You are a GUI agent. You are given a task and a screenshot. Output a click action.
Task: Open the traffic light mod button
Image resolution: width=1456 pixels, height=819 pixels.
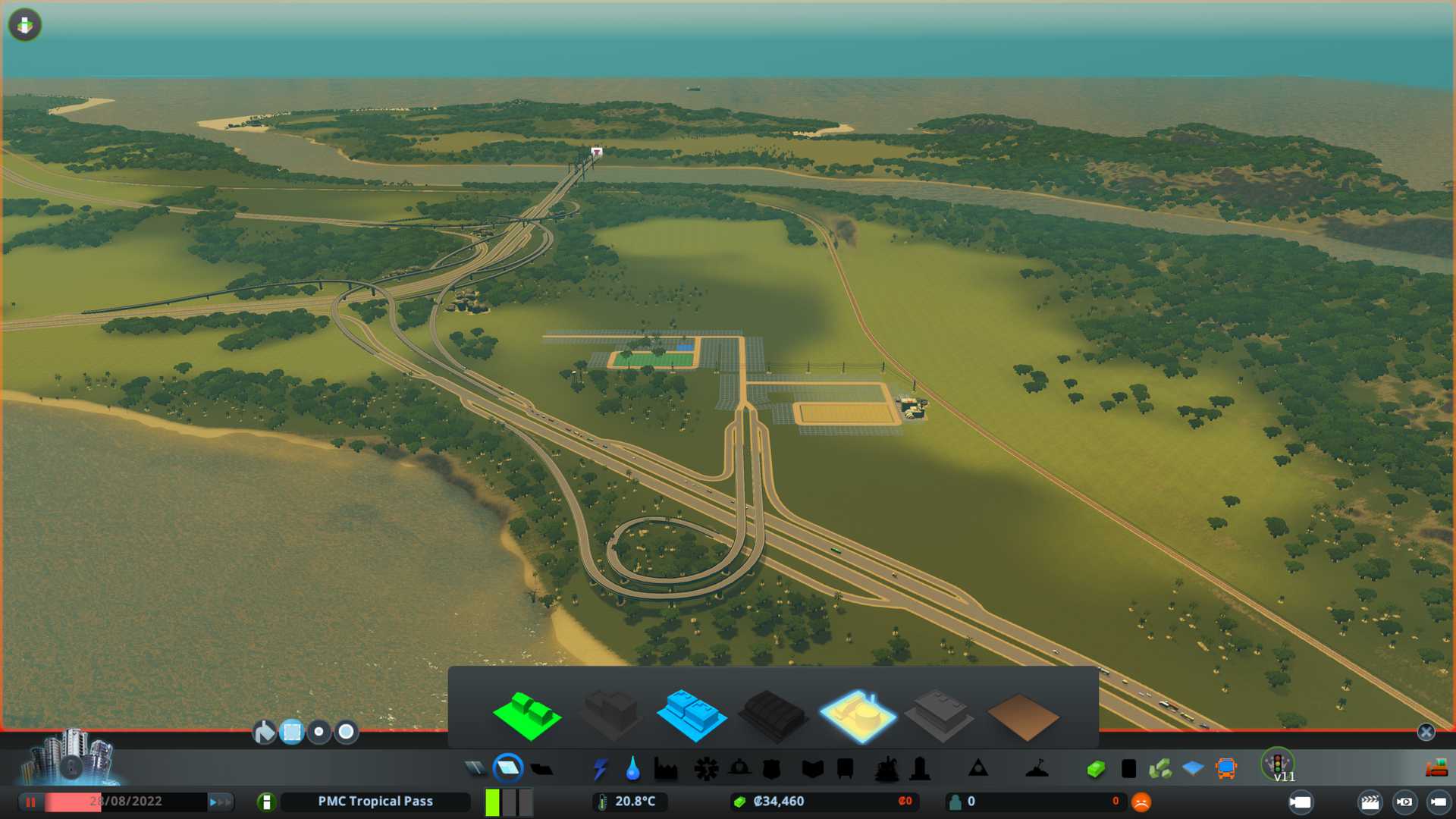coord(1277,763)
